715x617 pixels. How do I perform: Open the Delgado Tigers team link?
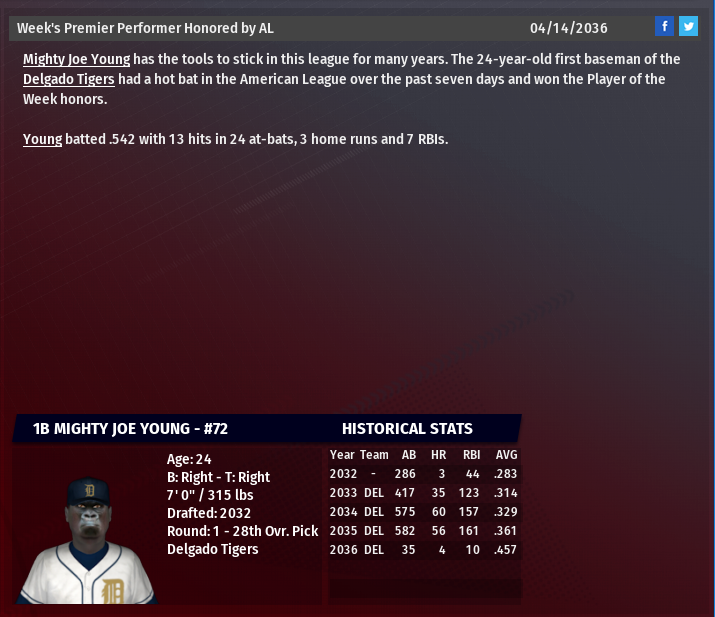(x=68, y=79)
